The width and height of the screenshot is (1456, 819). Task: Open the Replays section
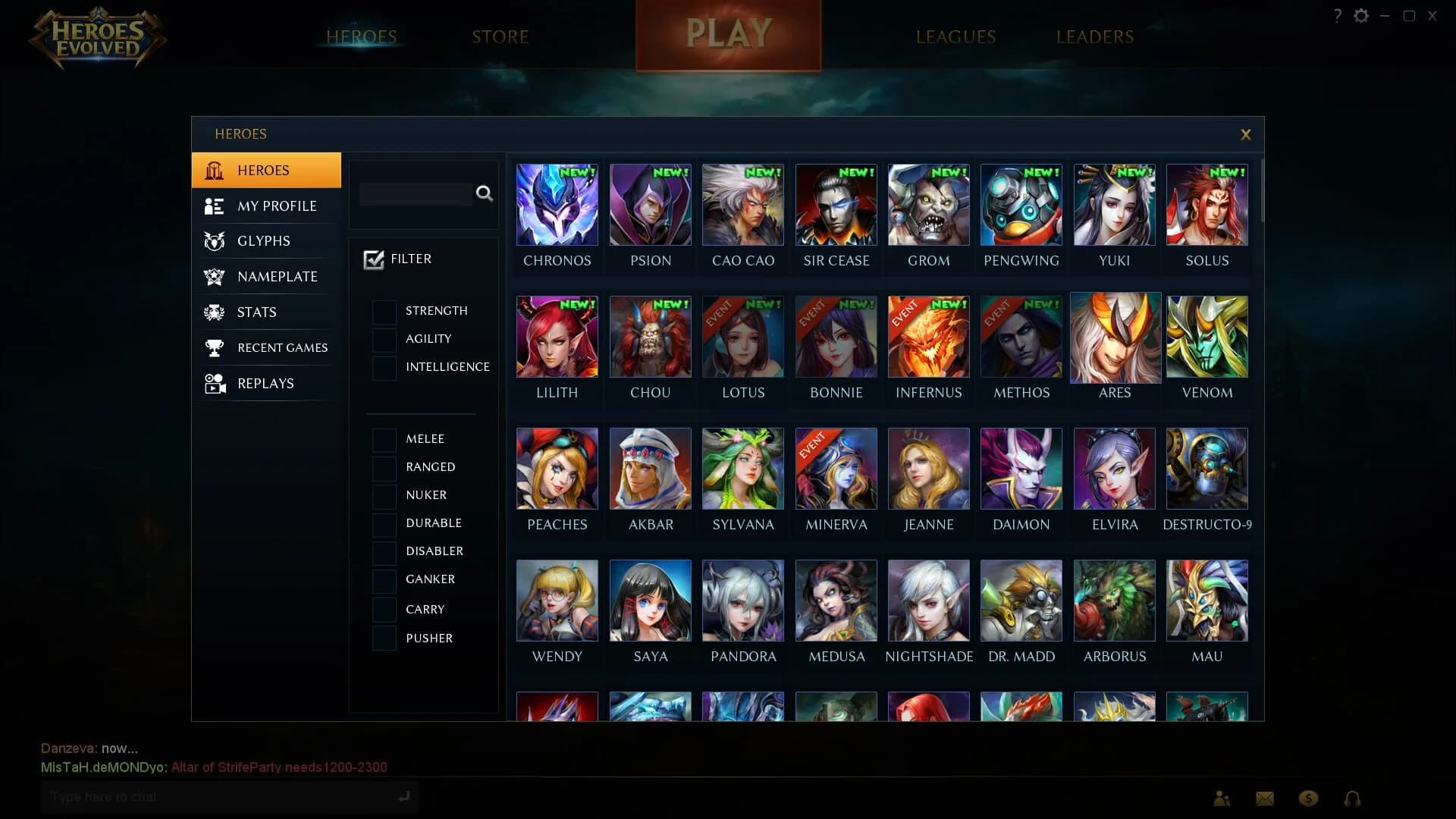pos(265,383)
